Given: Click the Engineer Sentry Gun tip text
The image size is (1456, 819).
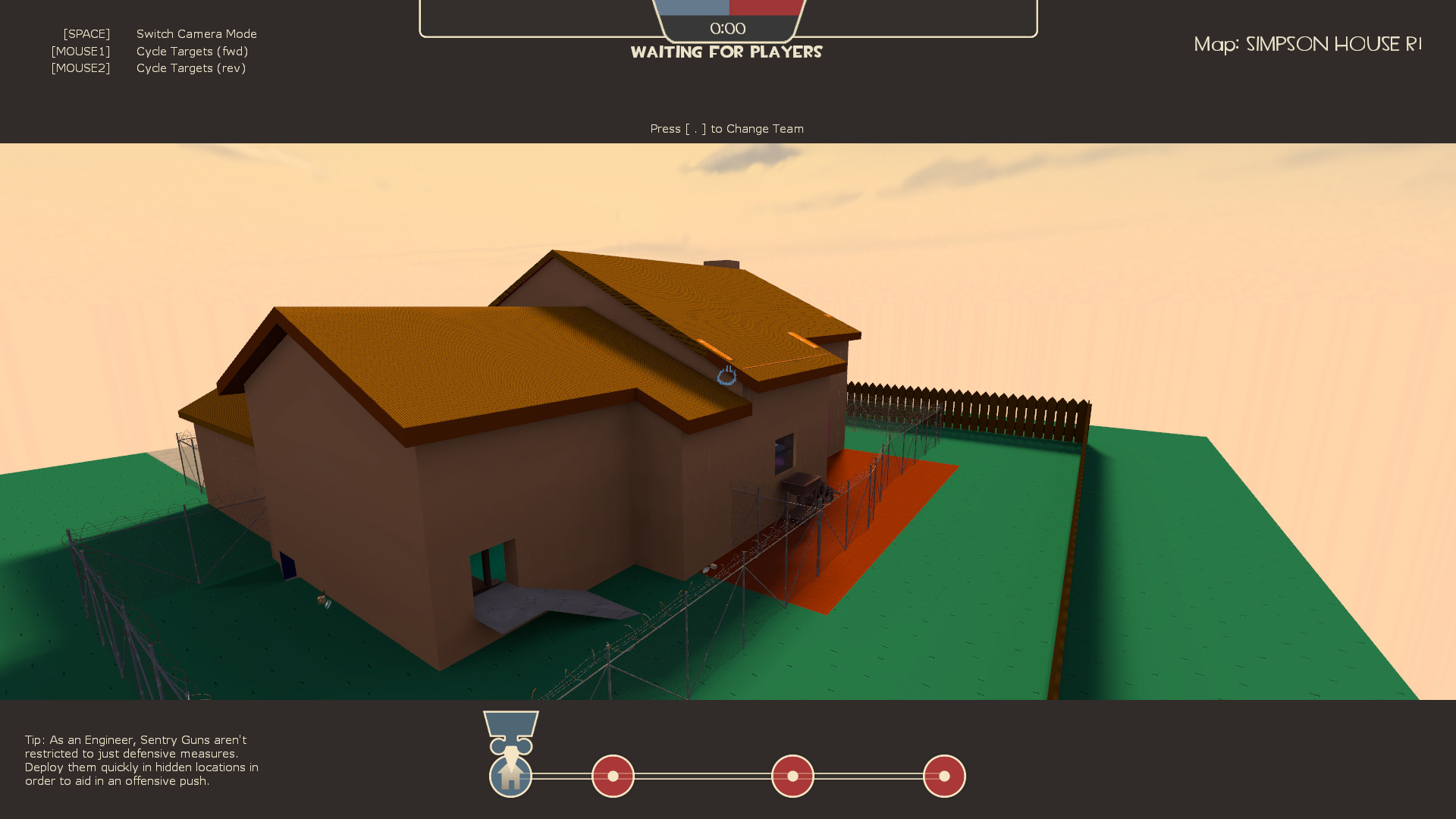Looking at the screenshot, I should point(141,761).
